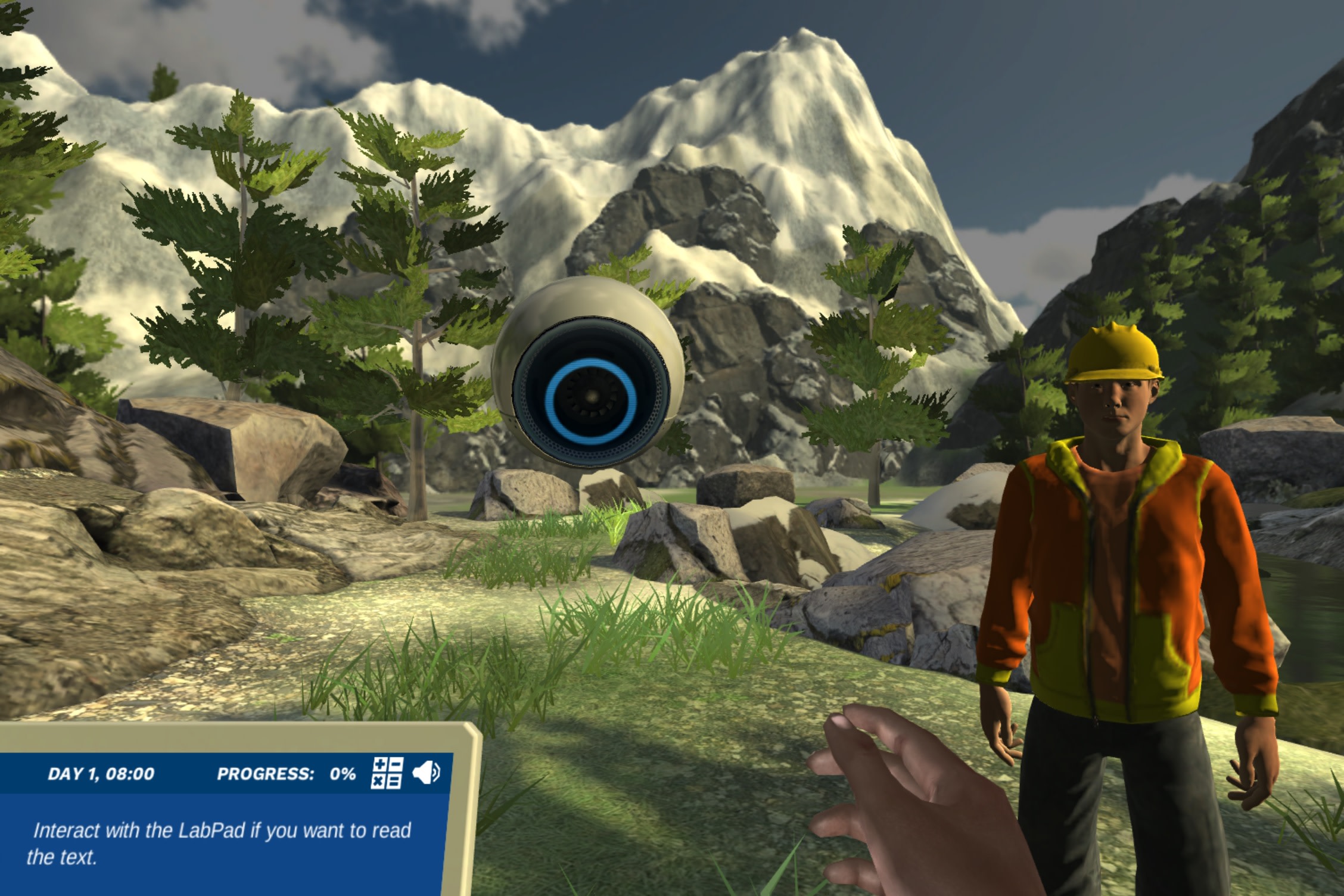Screen dimensions: 1344x896
Task: Click the multiply symbol on the calculator icon
Action: pyautogui.click(x=379, y=781)
